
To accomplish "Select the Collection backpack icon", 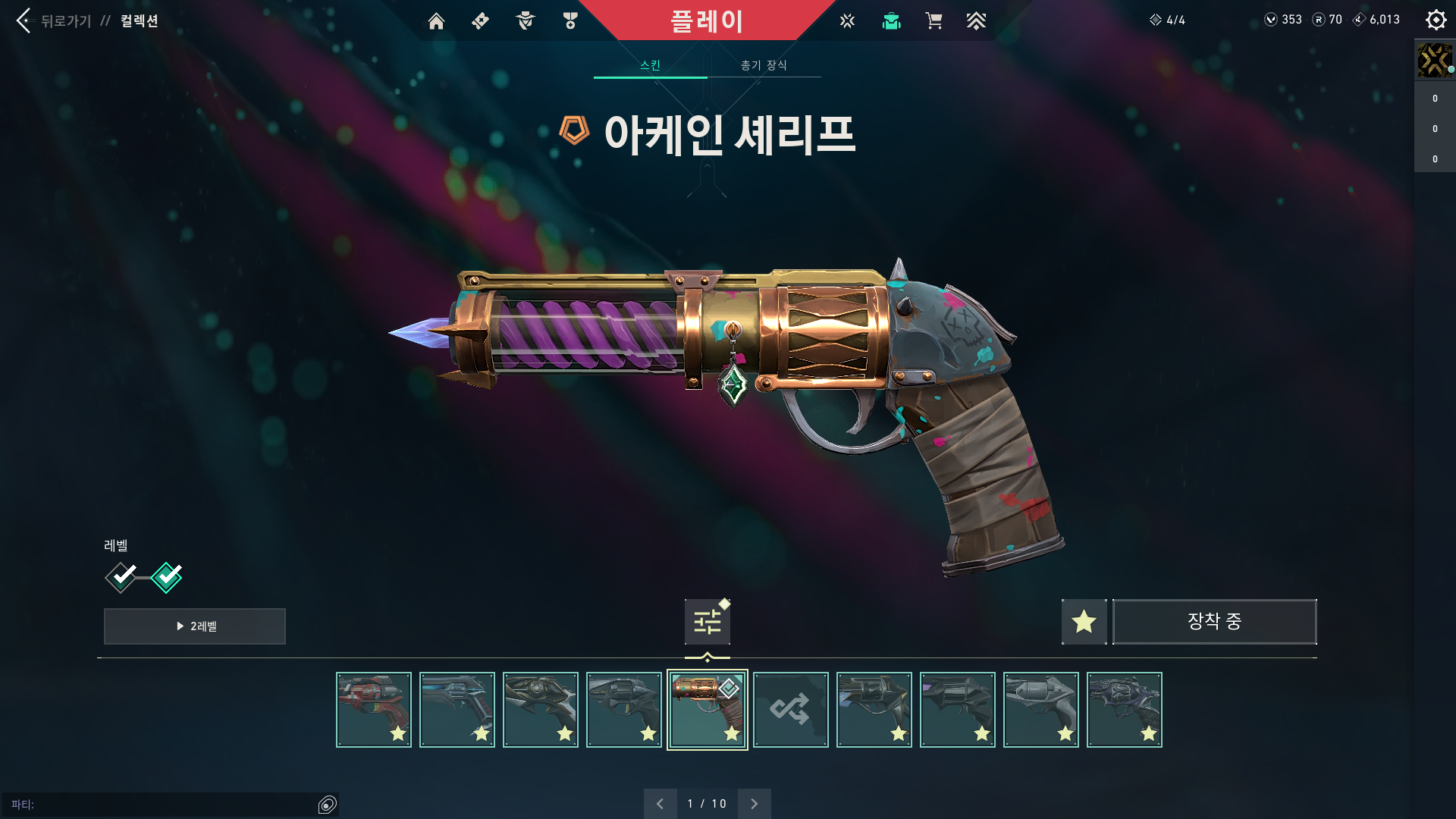I will (891, 21).
